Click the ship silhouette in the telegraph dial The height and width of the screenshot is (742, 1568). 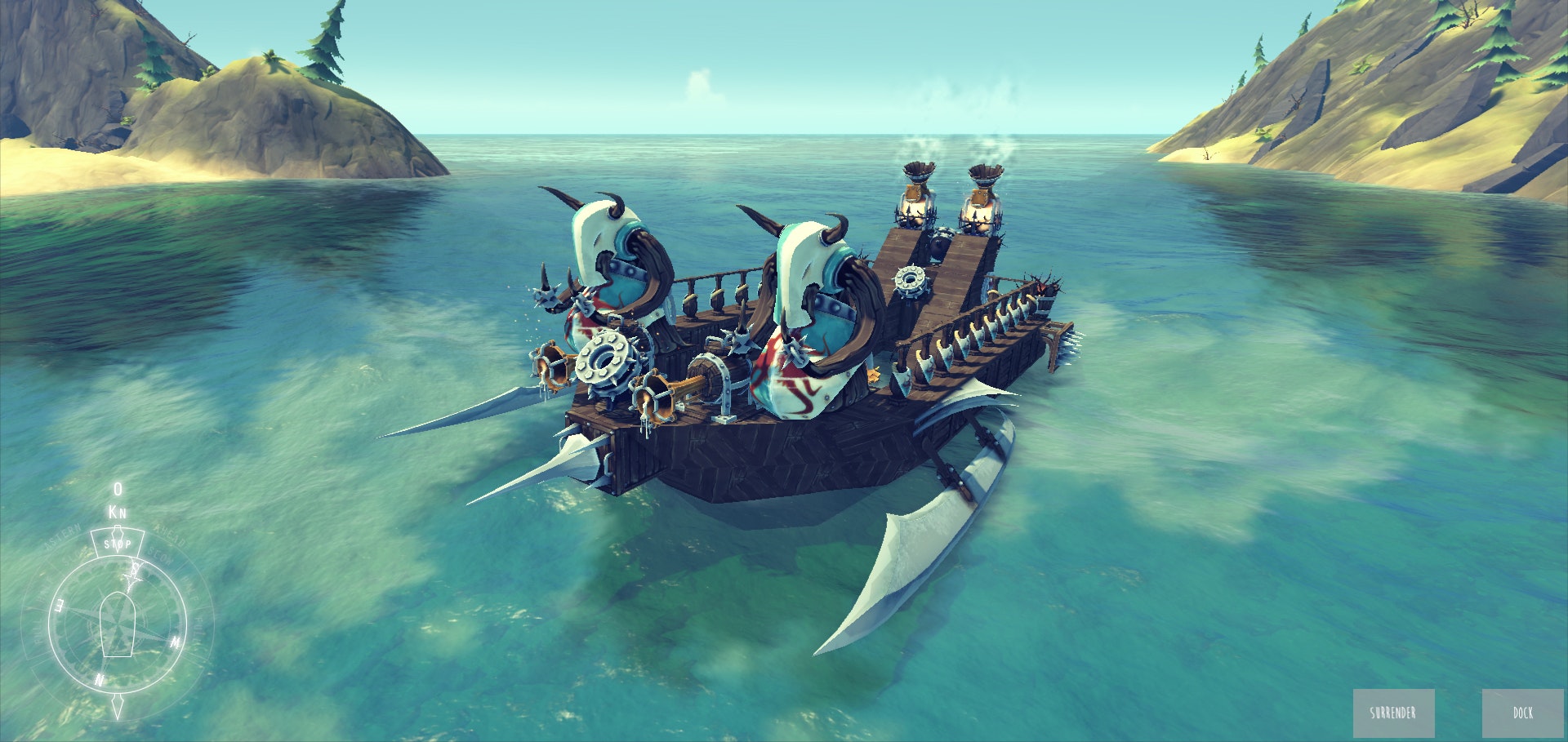pos(118,626)
